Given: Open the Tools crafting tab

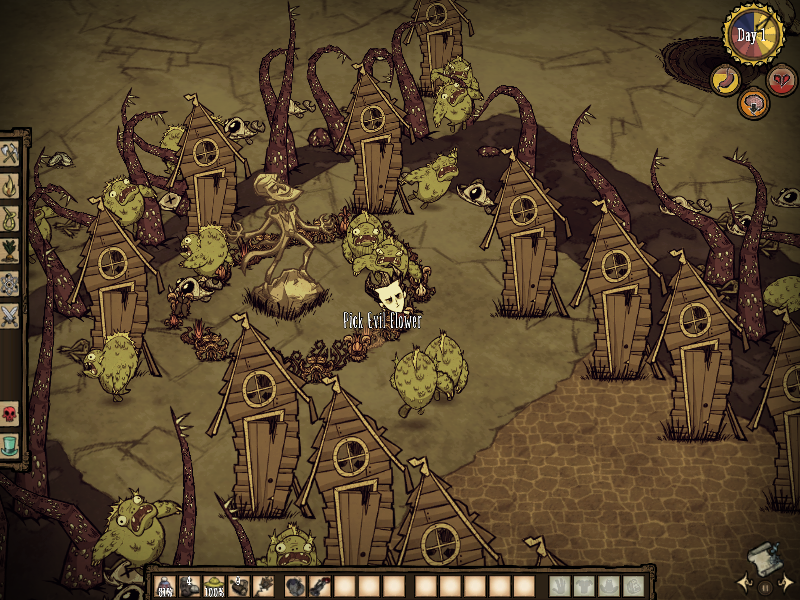Looking at the screenshot, I should (11, 153).
